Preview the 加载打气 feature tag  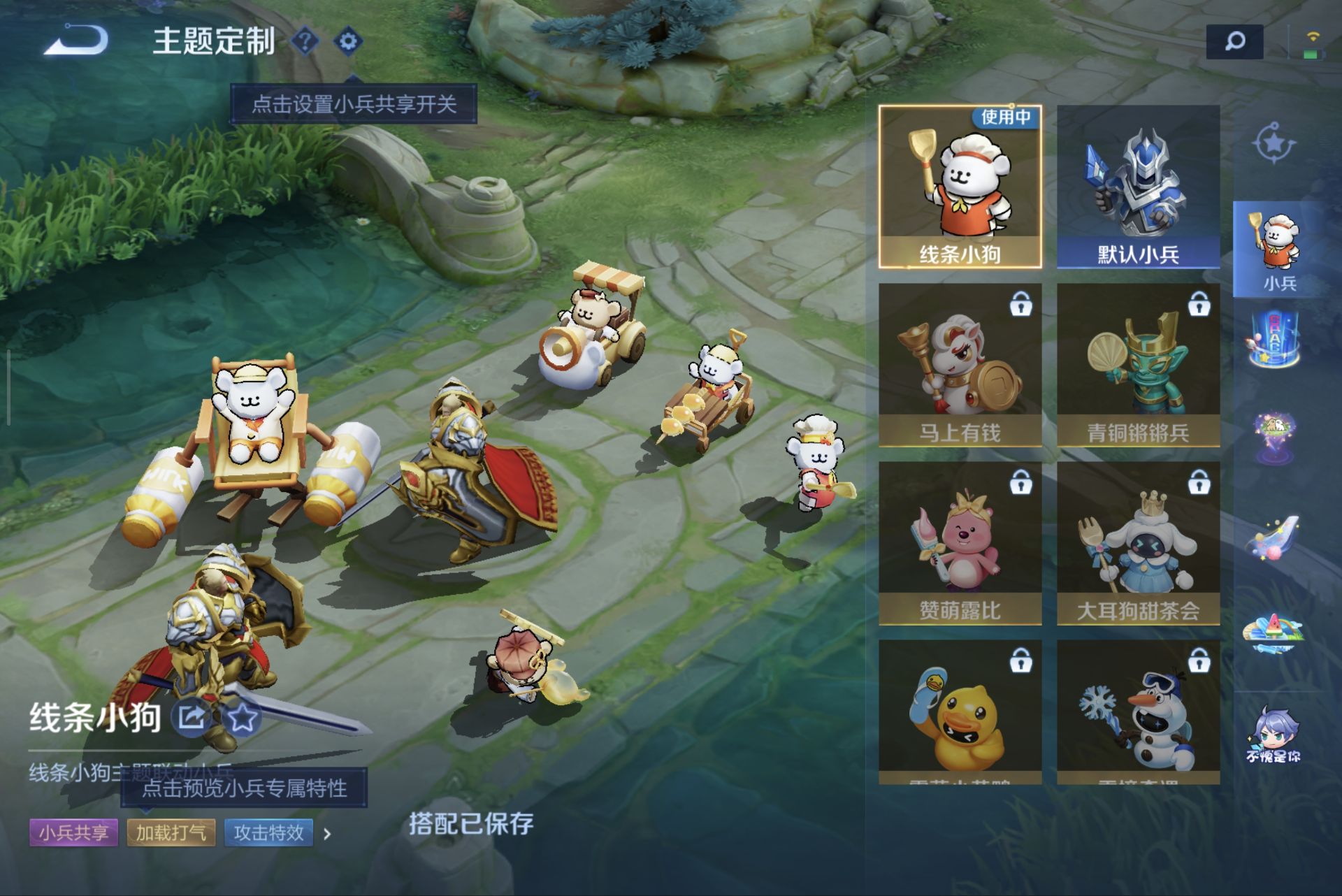point(171,833)
